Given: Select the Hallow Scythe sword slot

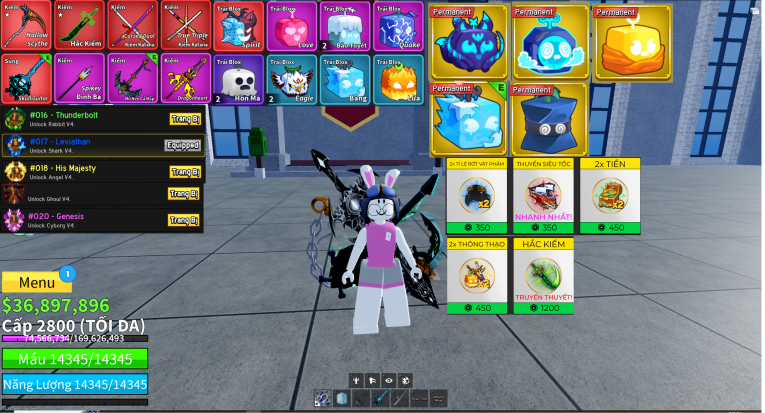Looking at the screenshot, I should point(25,26).
